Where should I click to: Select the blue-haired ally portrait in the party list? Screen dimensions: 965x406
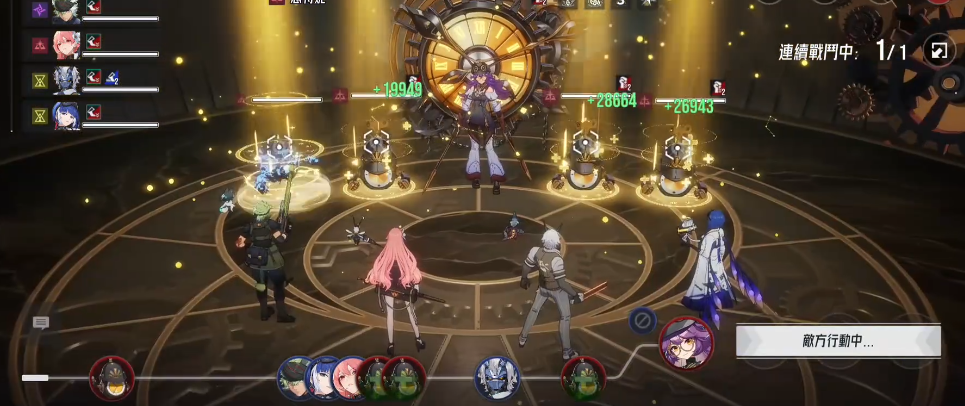point(66,115)
